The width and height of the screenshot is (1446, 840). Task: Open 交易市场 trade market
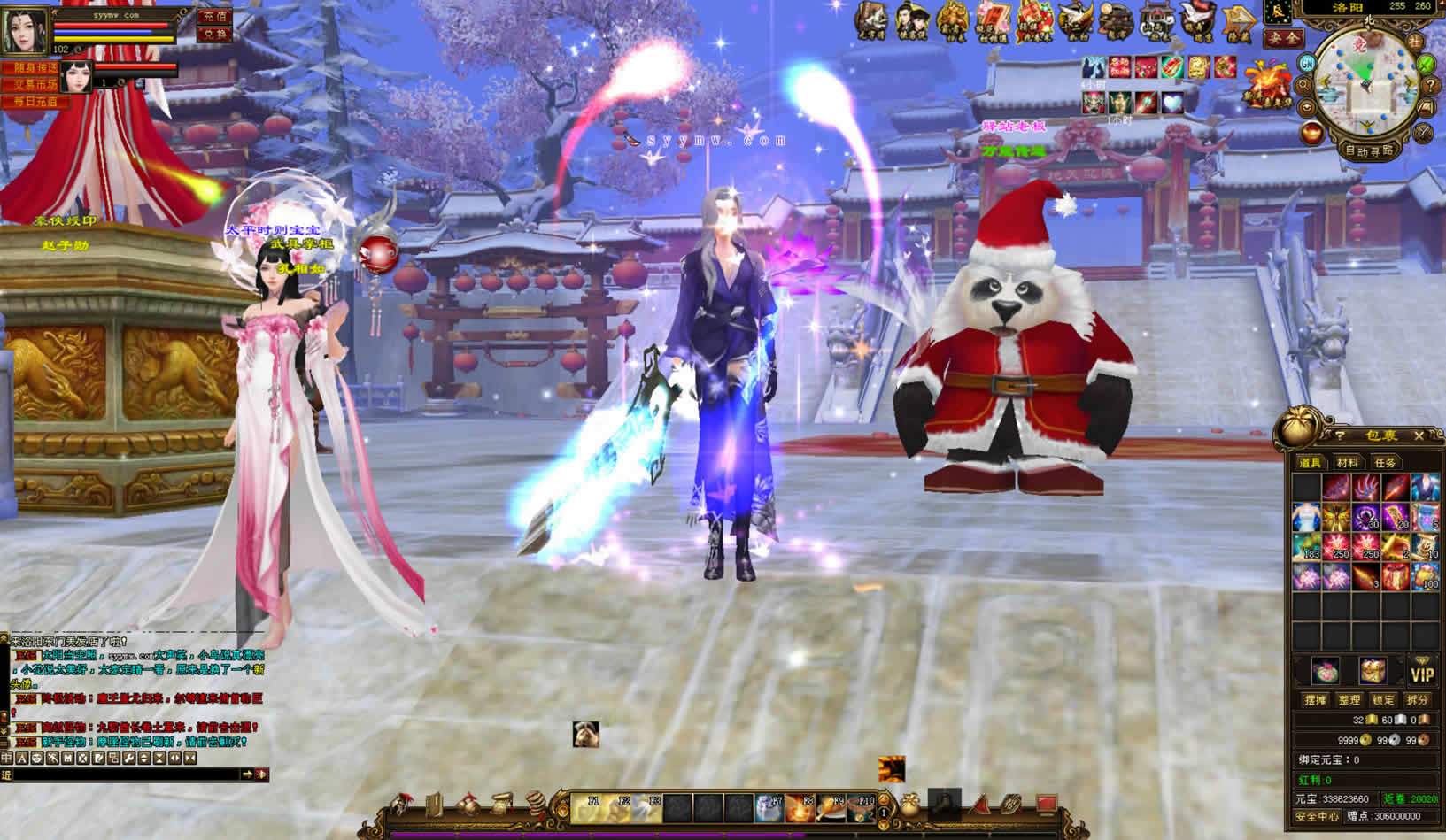[x=35, y=85]
